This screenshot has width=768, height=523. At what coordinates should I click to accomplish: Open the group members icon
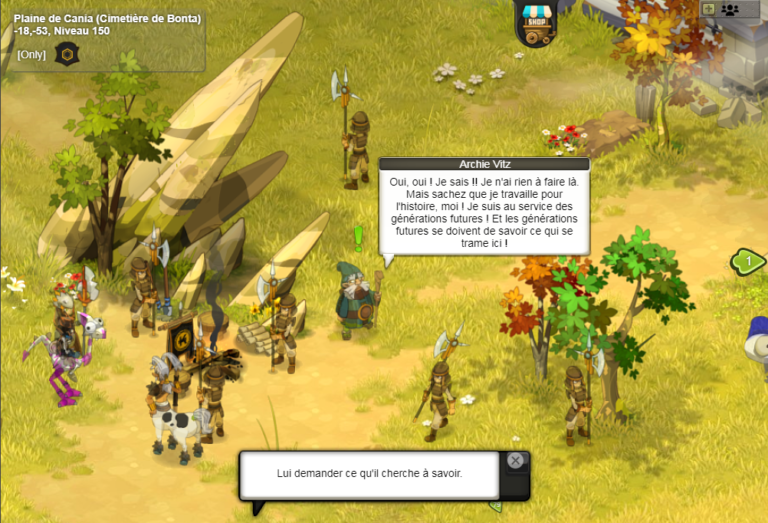(731, 9)
